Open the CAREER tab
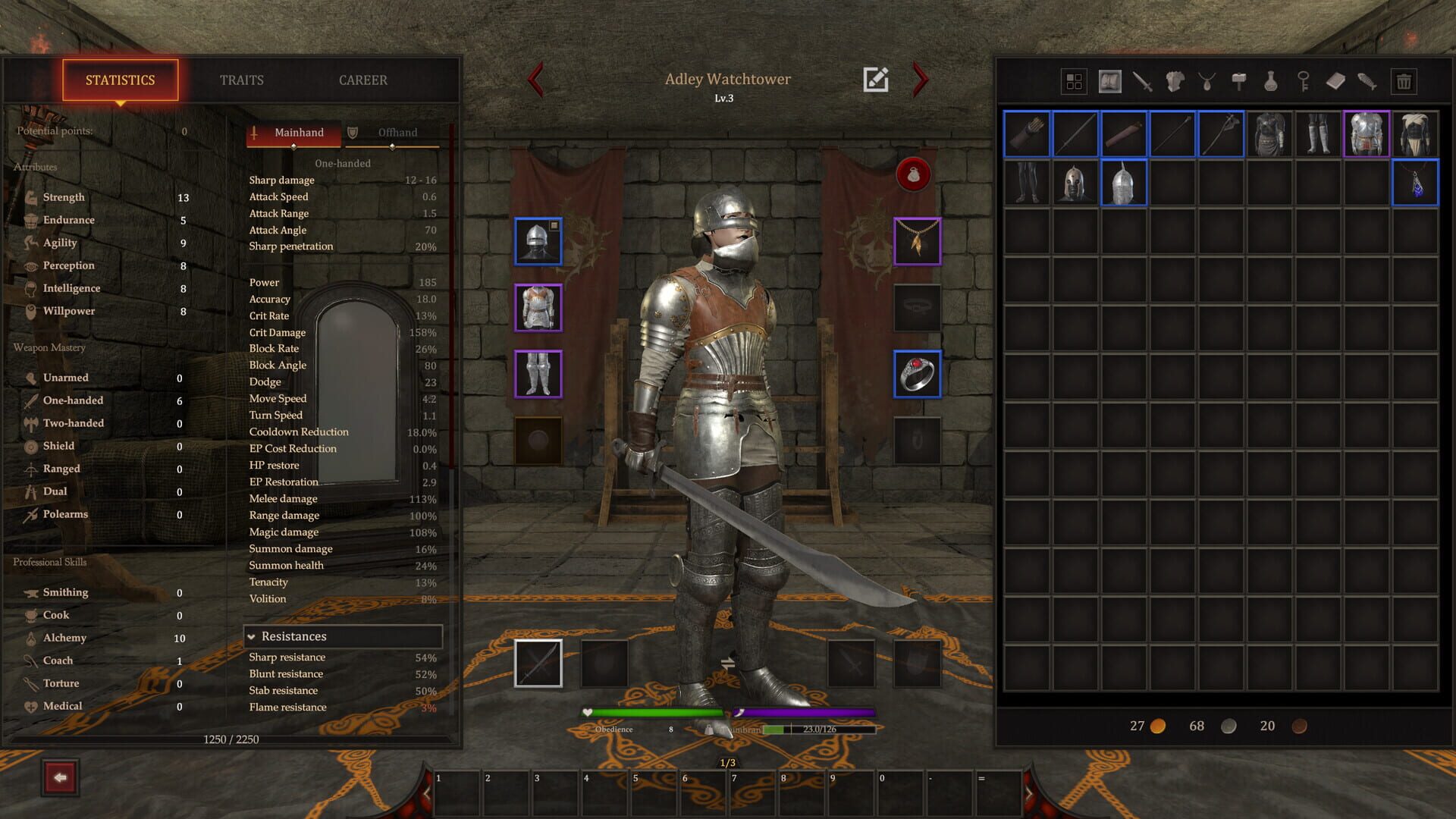 pos(364,80)
